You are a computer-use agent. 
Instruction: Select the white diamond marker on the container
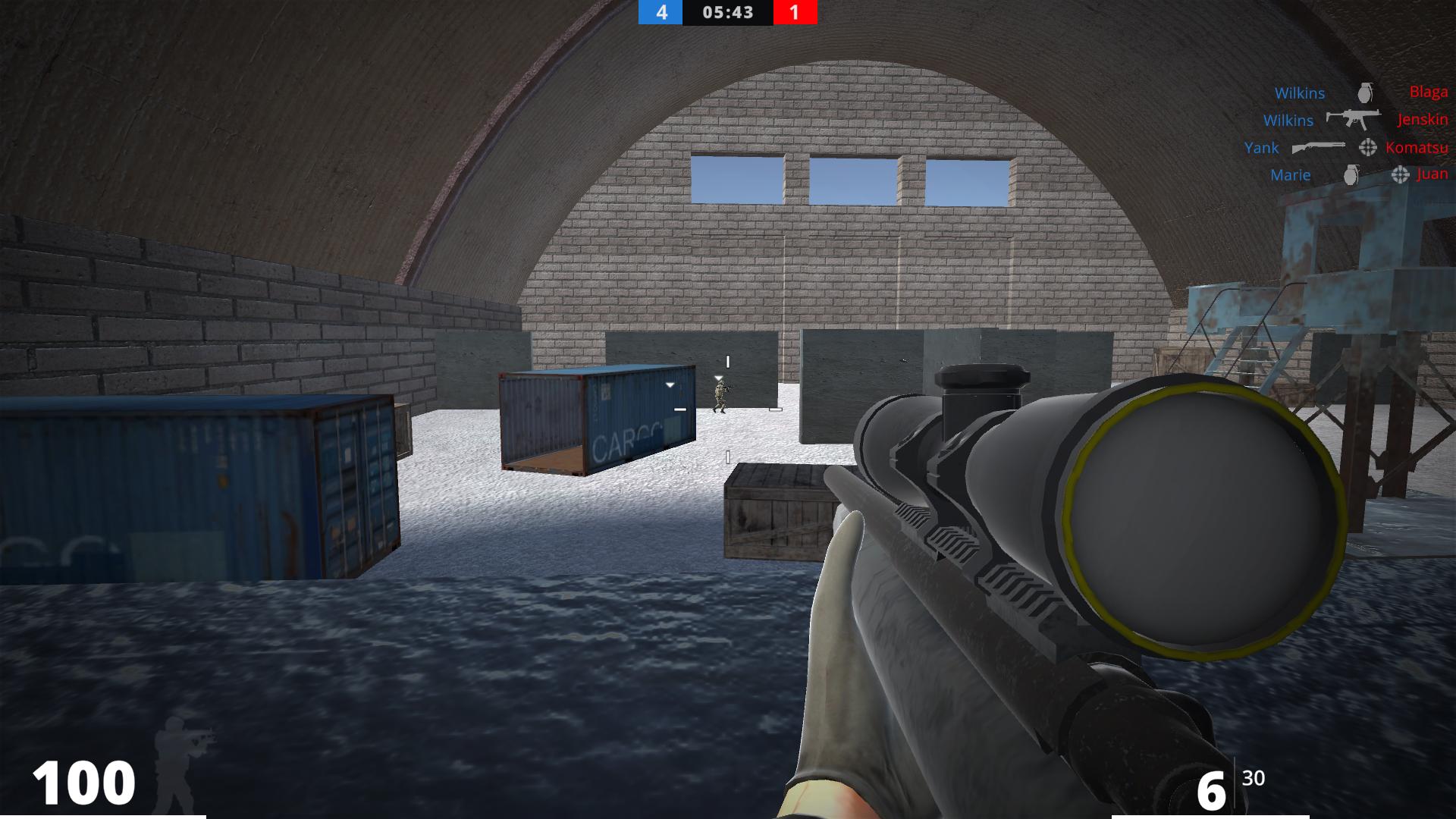[670, 383]
